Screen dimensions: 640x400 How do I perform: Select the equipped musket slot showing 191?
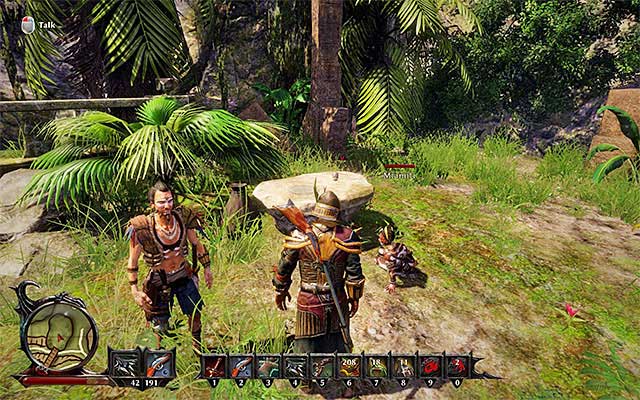point(159,364)
